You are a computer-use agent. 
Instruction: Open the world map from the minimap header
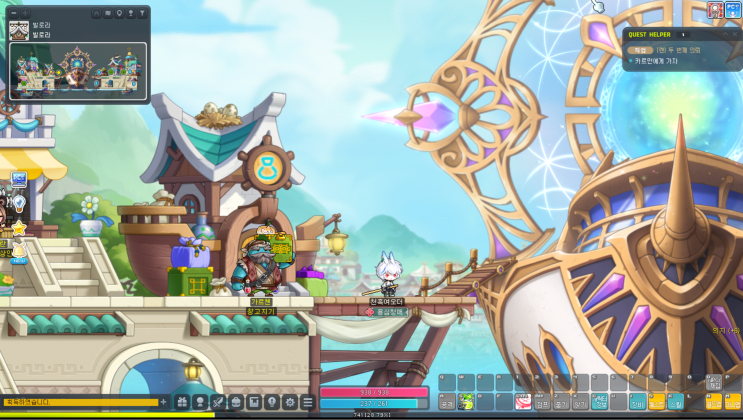(x=107, y=14)
